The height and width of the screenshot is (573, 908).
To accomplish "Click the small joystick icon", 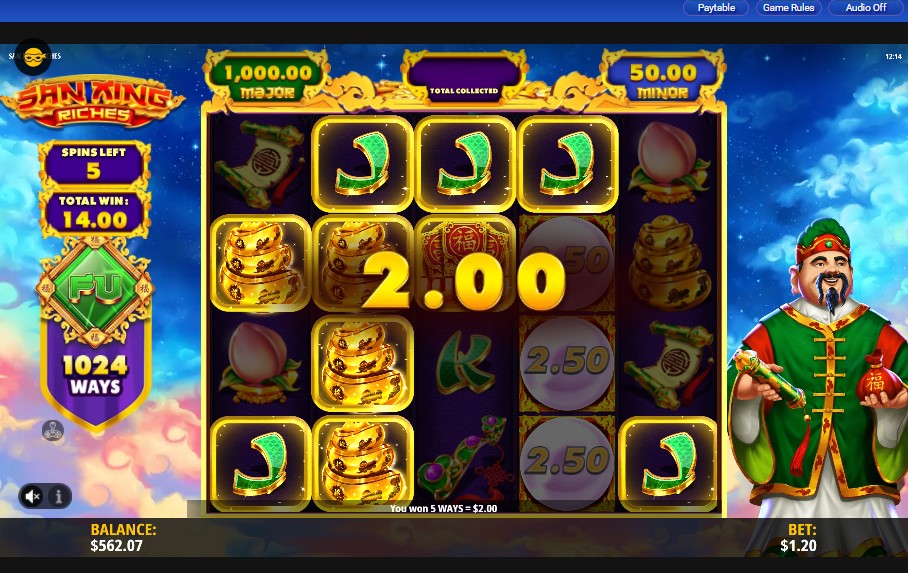I will click(52, 431).
